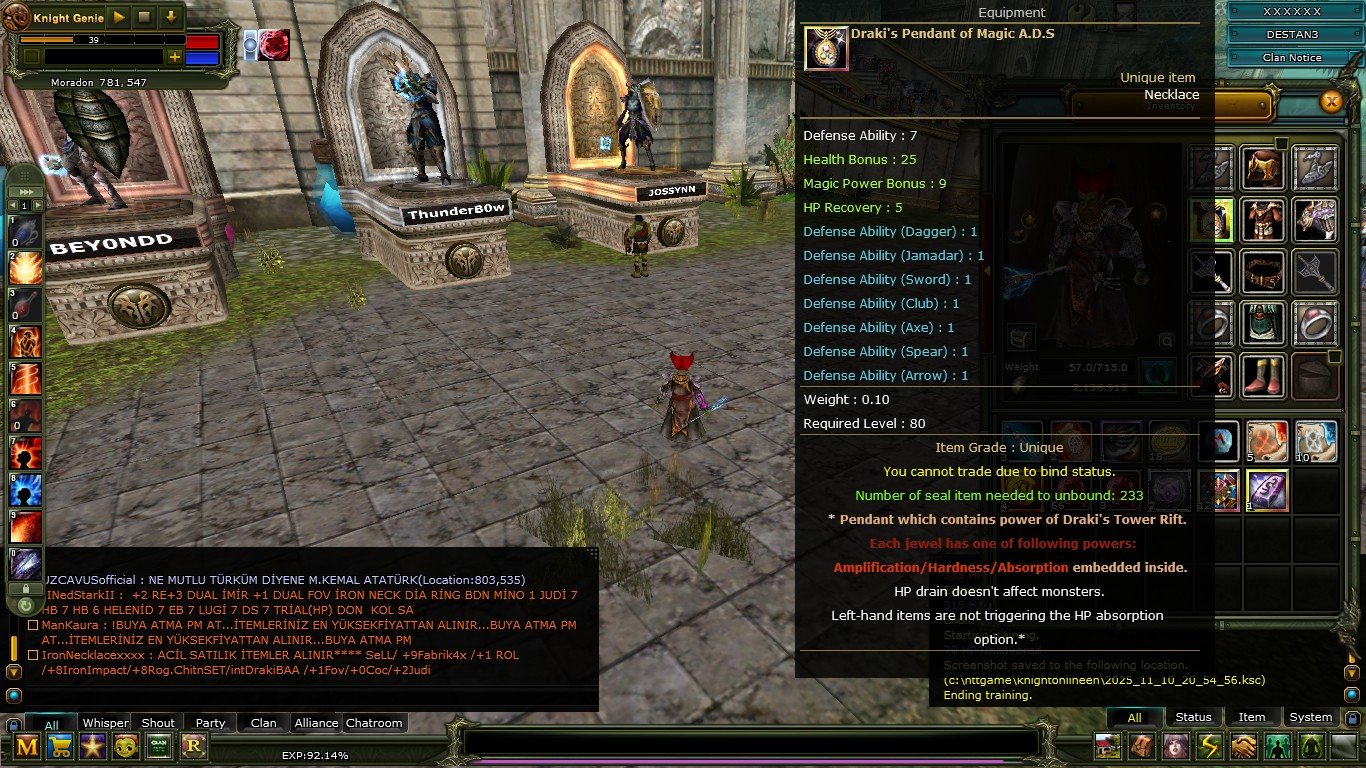Select the pink boots equipment slot
This screenshot has width=1366, height=768.
(1263, 376)
